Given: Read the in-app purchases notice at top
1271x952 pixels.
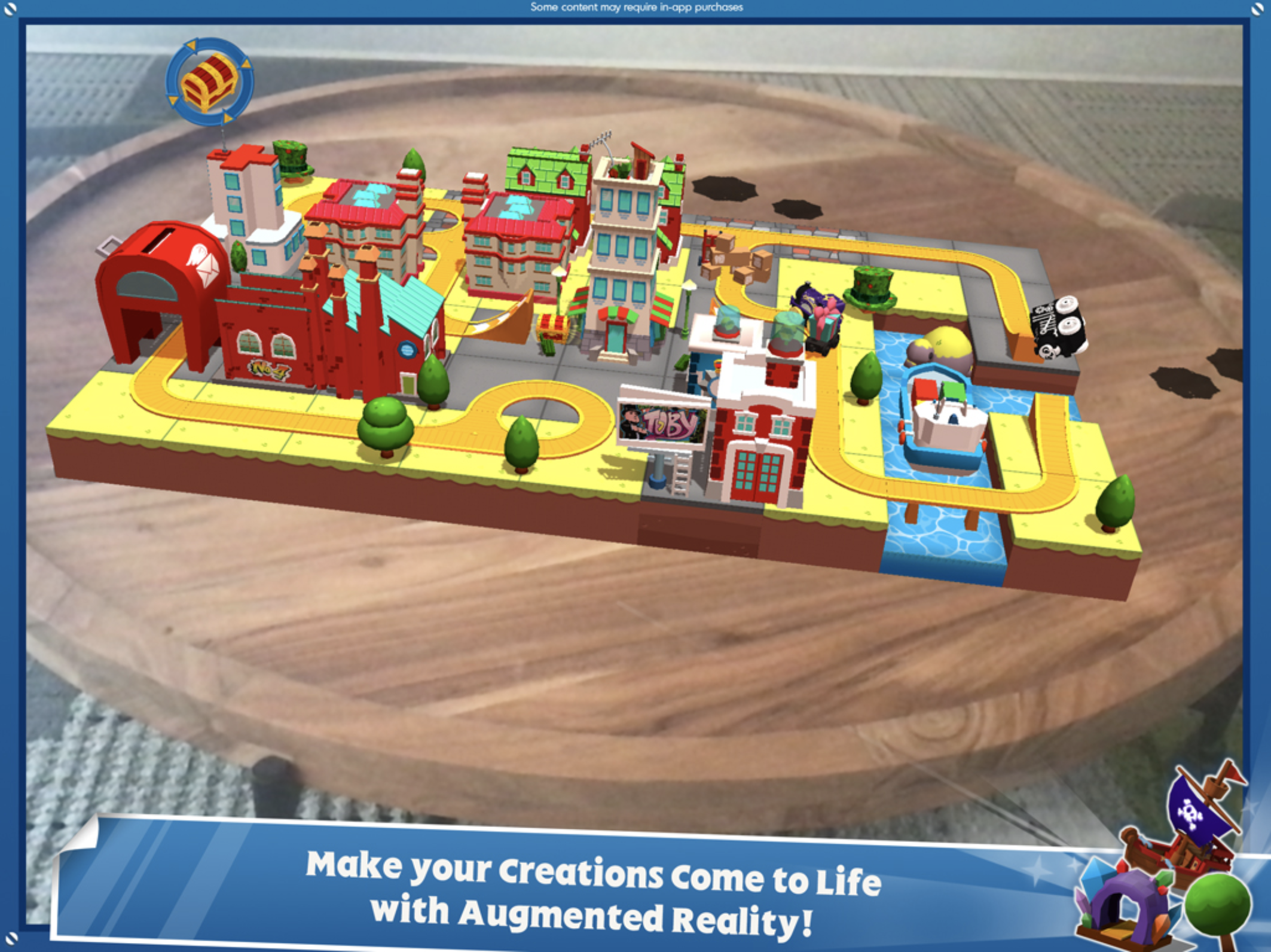Looking at the screenshot, I should [635, 8].
